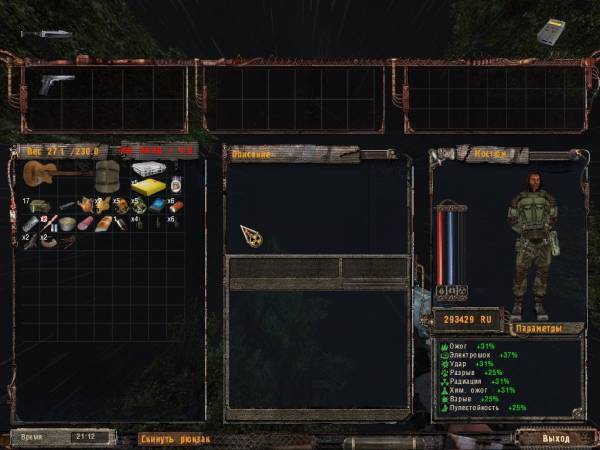The height and width of the screenshot is (450, 600).
Task: Select the blue box item
Action: [158, 206]
